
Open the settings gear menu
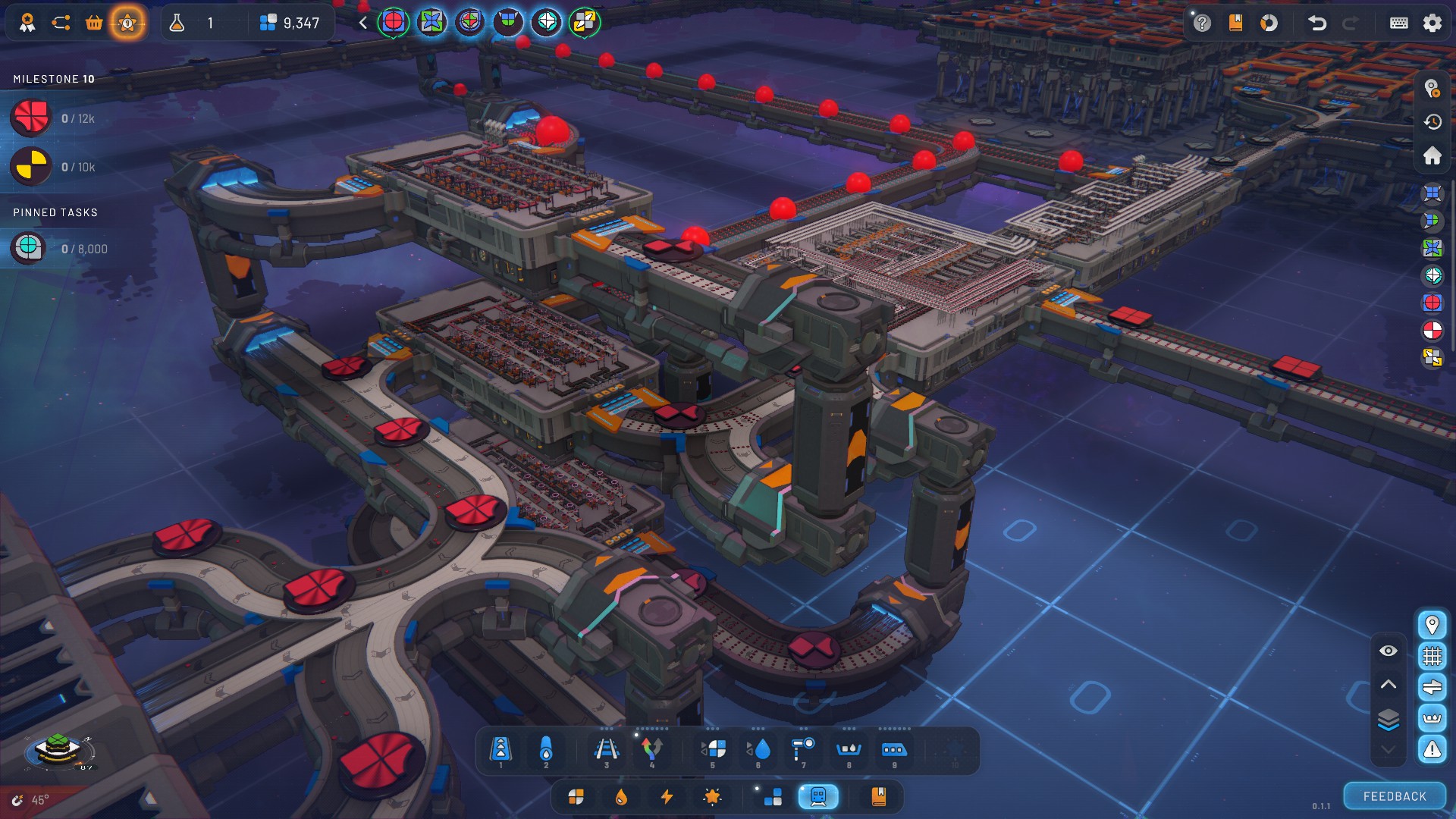[x=1432, y=23]
